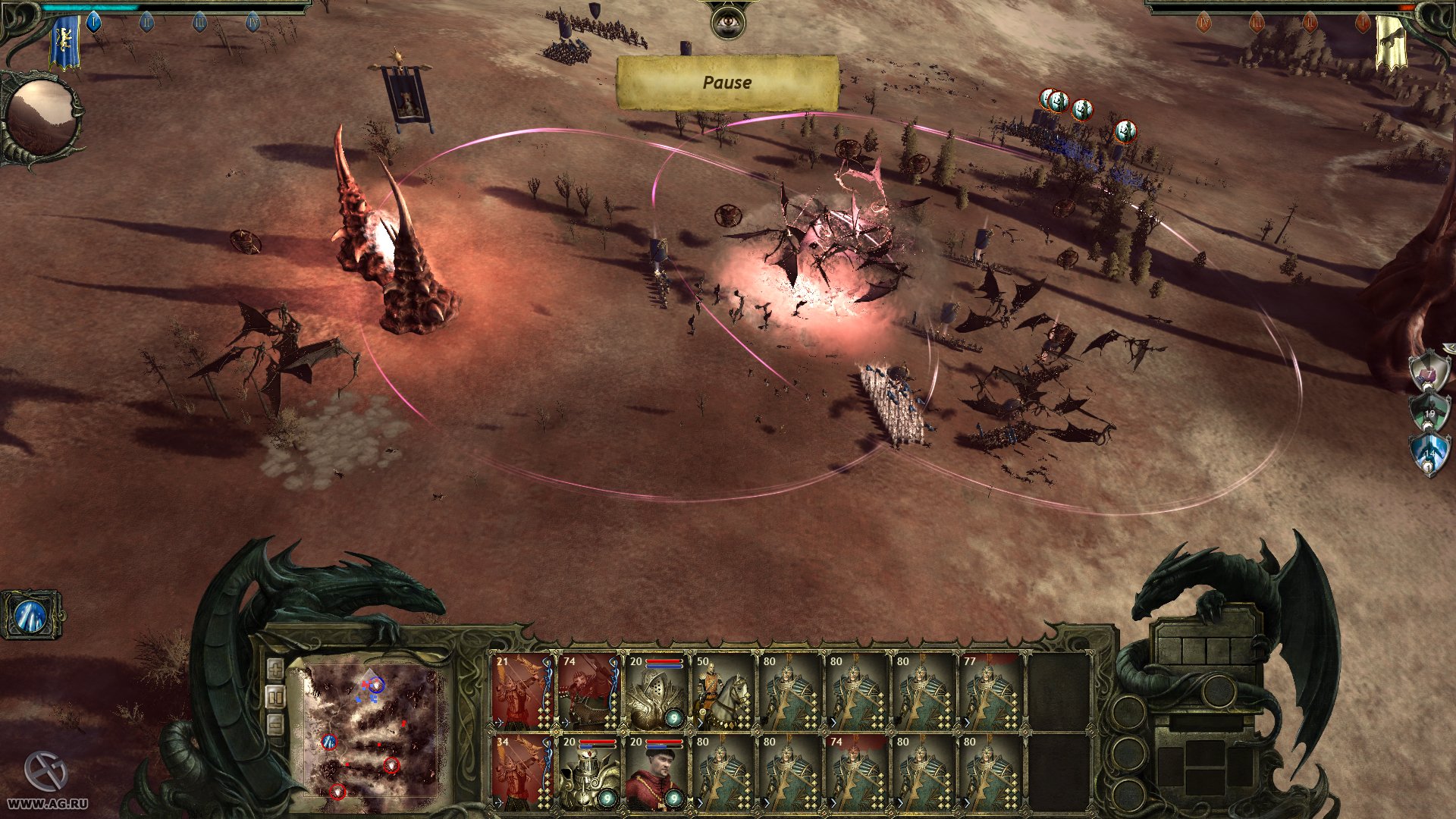The height and width of the screenshot is (819, 1456).
Task: Activate the blue light-beam spell icon
Action: 31,614
